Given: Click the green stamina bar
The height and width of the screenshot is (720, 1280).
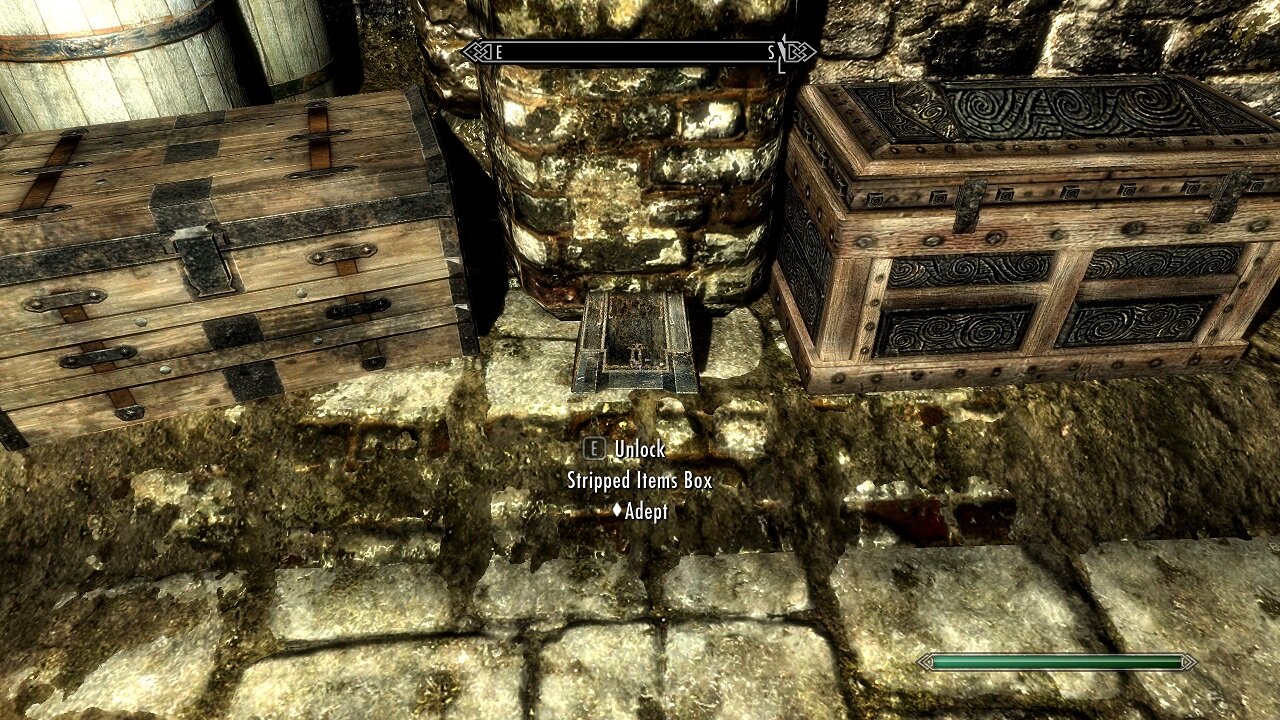Looking at the screenshot, I should tap(1055, 662).
